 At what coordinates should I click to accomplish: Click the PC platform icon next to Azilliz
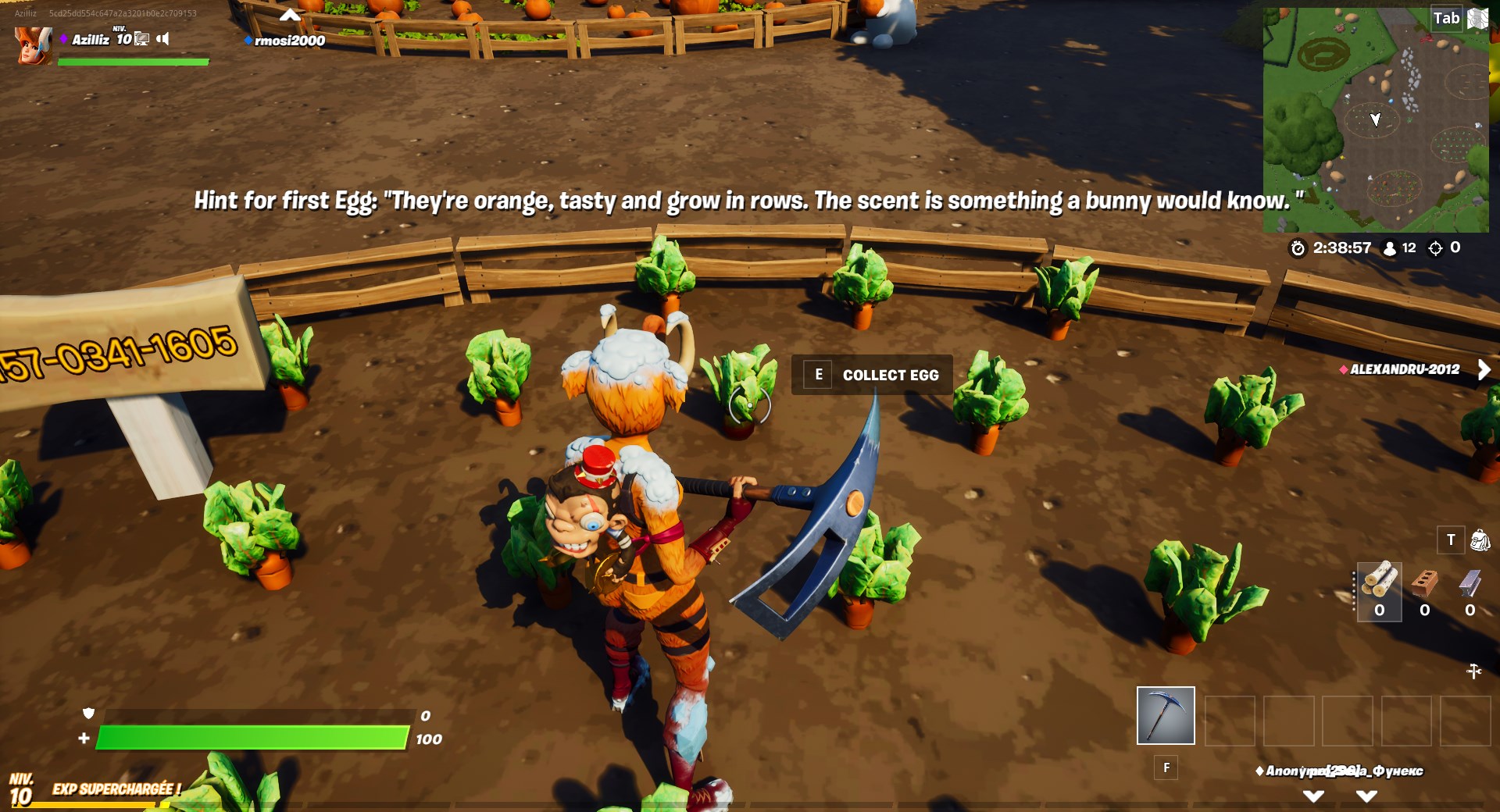click(141, 37)
